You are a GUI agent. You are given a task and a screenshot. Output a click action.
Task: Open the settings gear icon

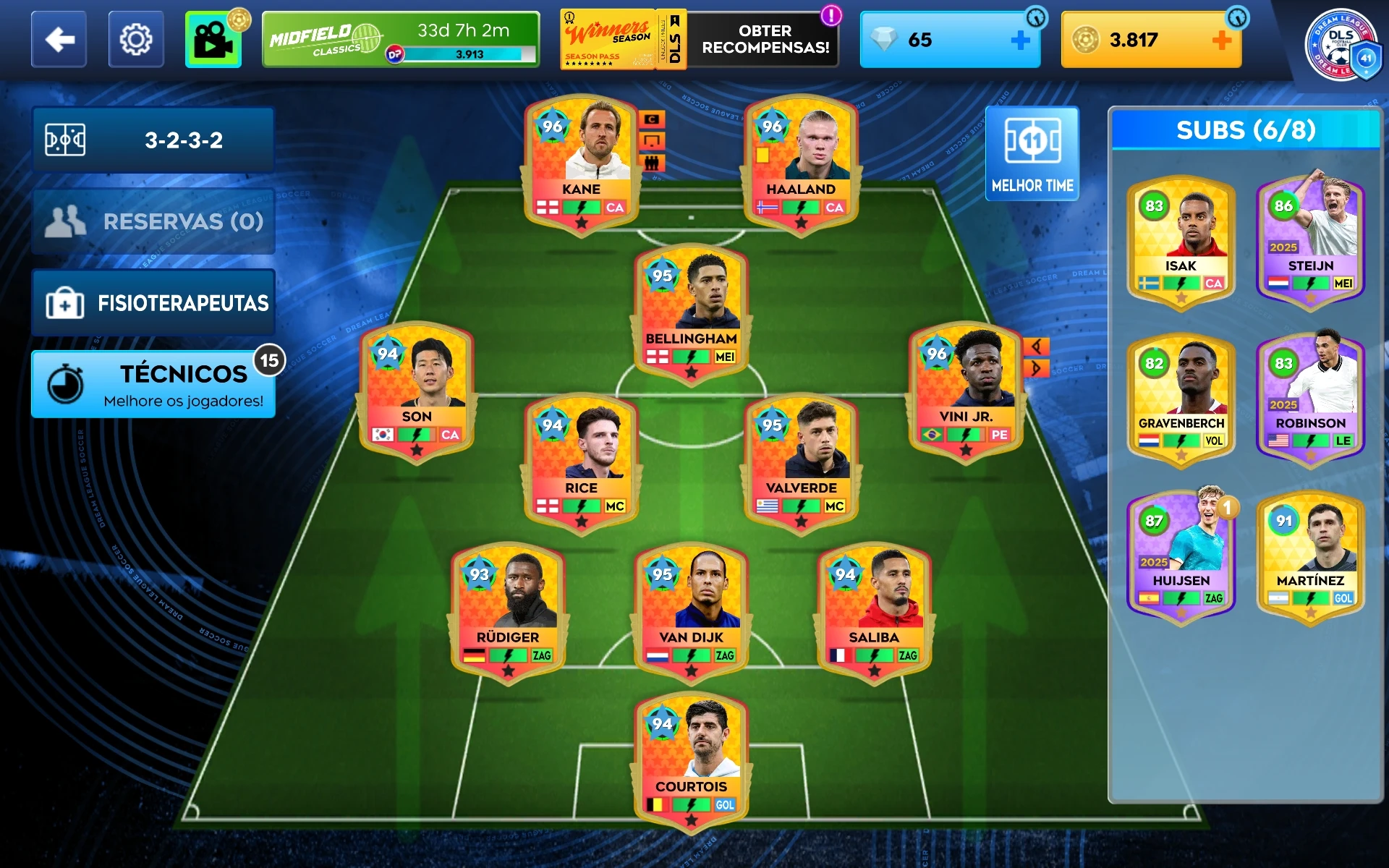136,40
